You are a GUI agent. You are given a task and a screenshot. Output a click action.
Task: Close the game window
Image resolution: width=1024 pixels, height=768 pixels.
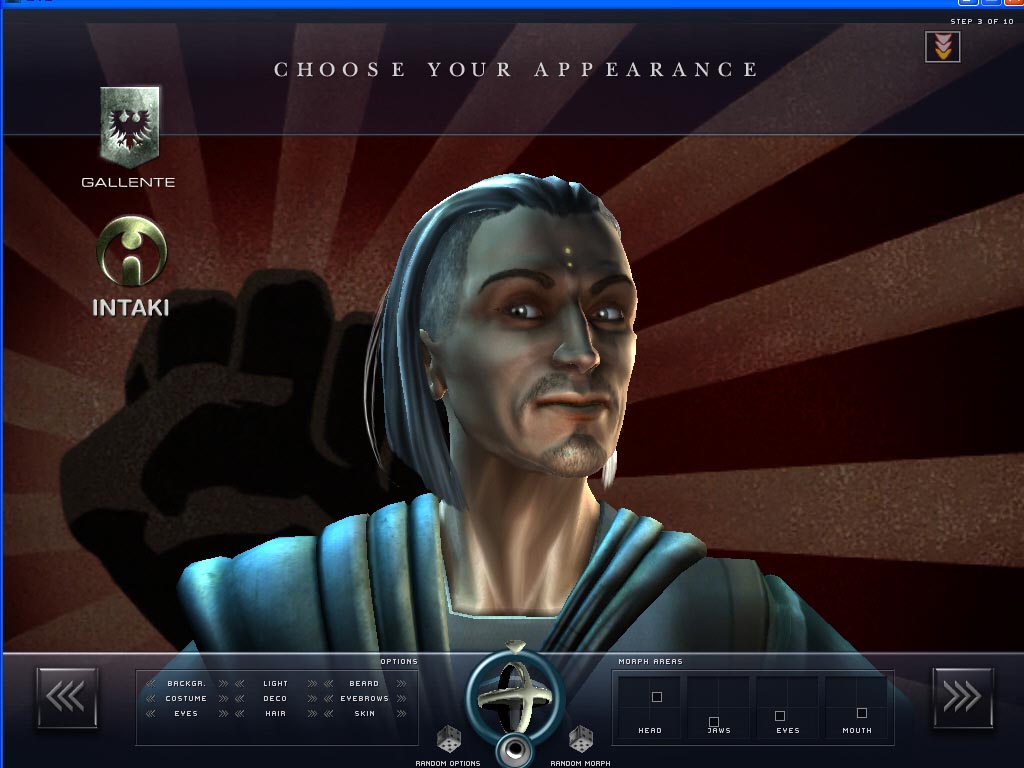pyautogui.click(x=1011, y=3)
